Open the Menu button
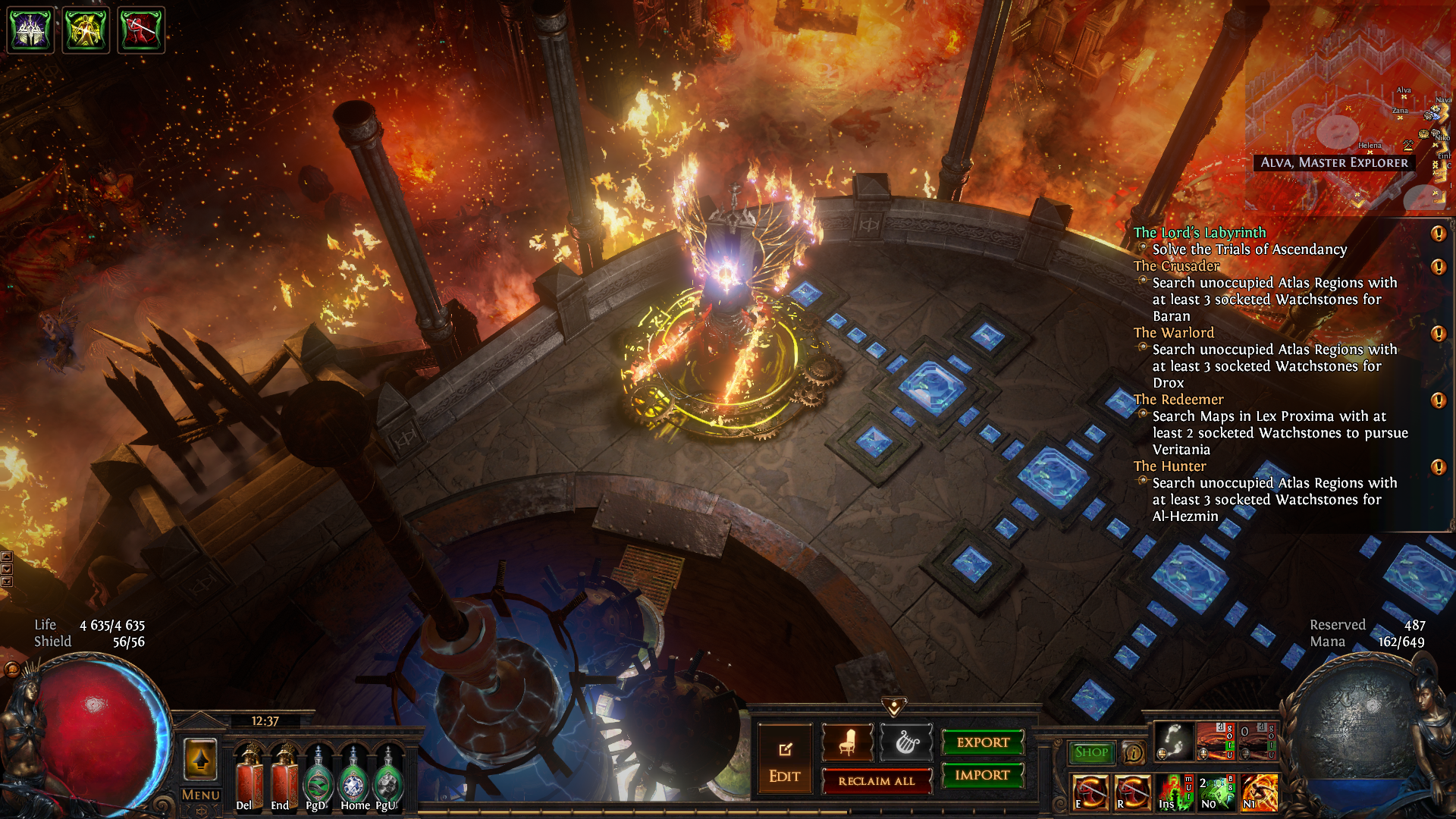 [x=201, y=795]
